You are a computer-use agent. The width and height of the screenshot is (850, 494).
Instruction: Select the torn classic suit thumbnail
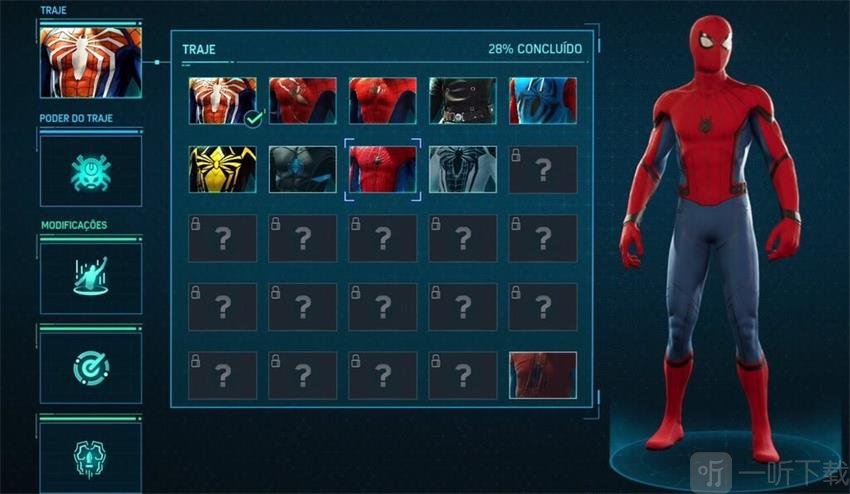pyautogui.click(x=302, y=101)
